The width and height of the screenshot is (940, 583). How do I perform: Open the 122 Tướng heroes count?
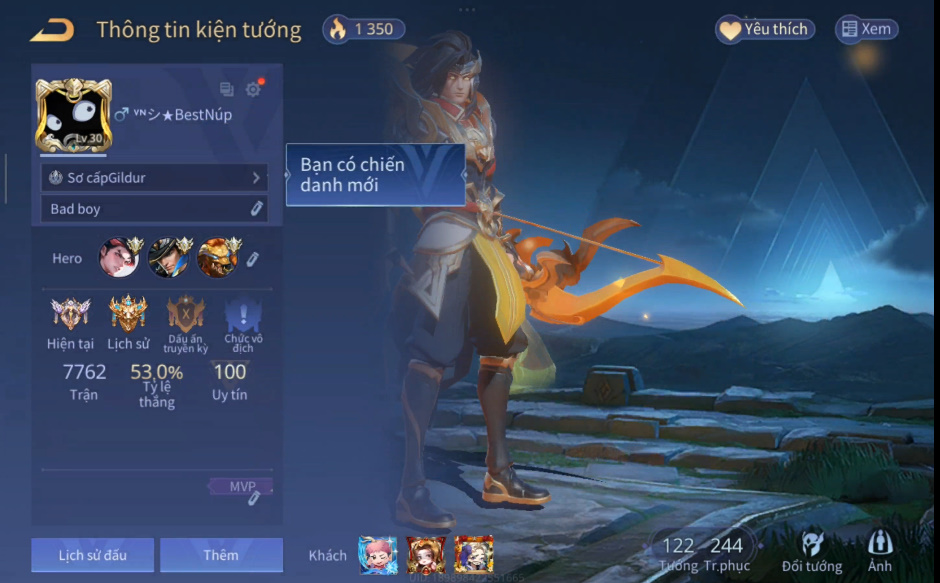pos(678,551)
